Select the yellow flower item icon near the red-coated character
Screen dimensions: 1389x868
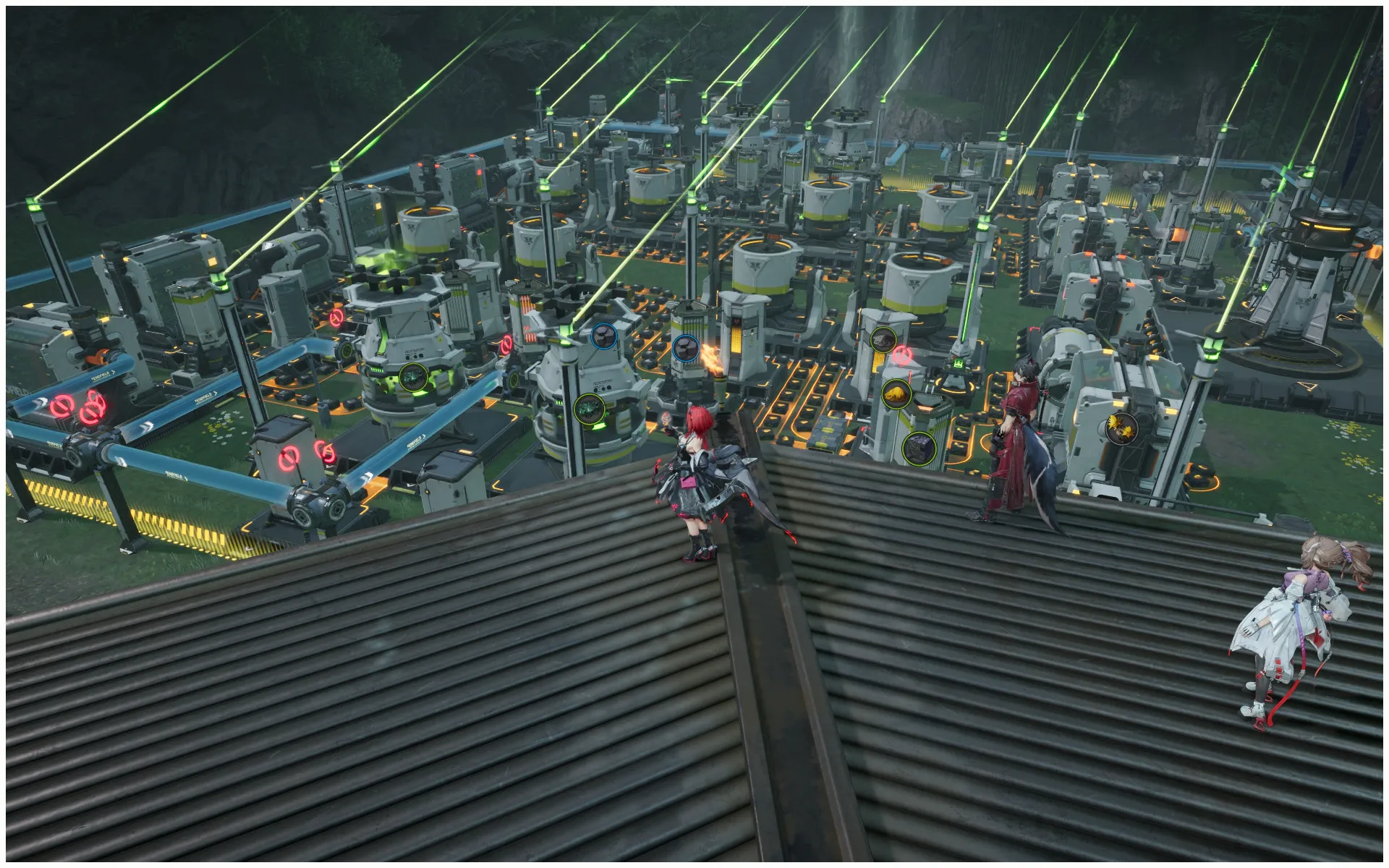click(x=1122, y=430)
